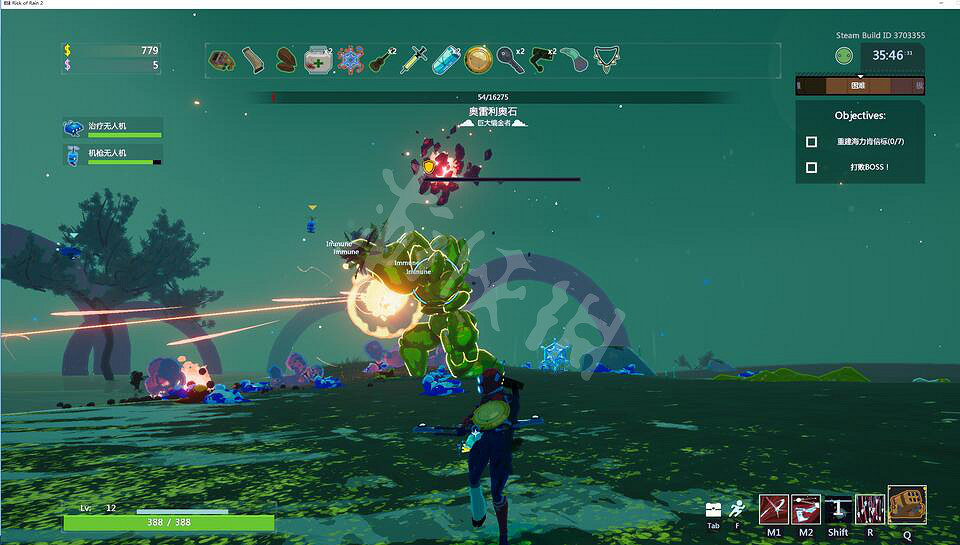Image resolution: width=960 pixels, height=545 pixels.
Task: Activate the M1 sword slash skill
Action: coord(774,509)
